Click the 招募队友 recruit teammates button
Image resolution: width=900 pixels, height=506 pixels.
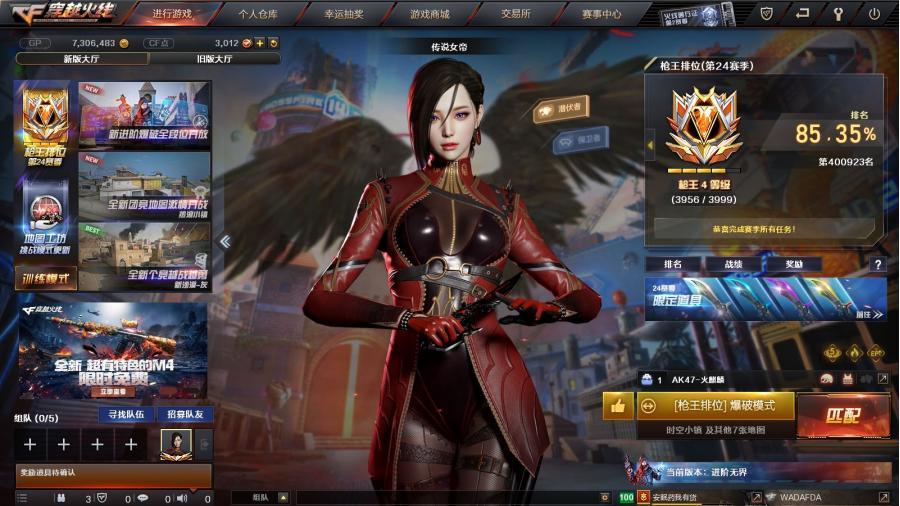pyautogui.click(x=185, y=414)
